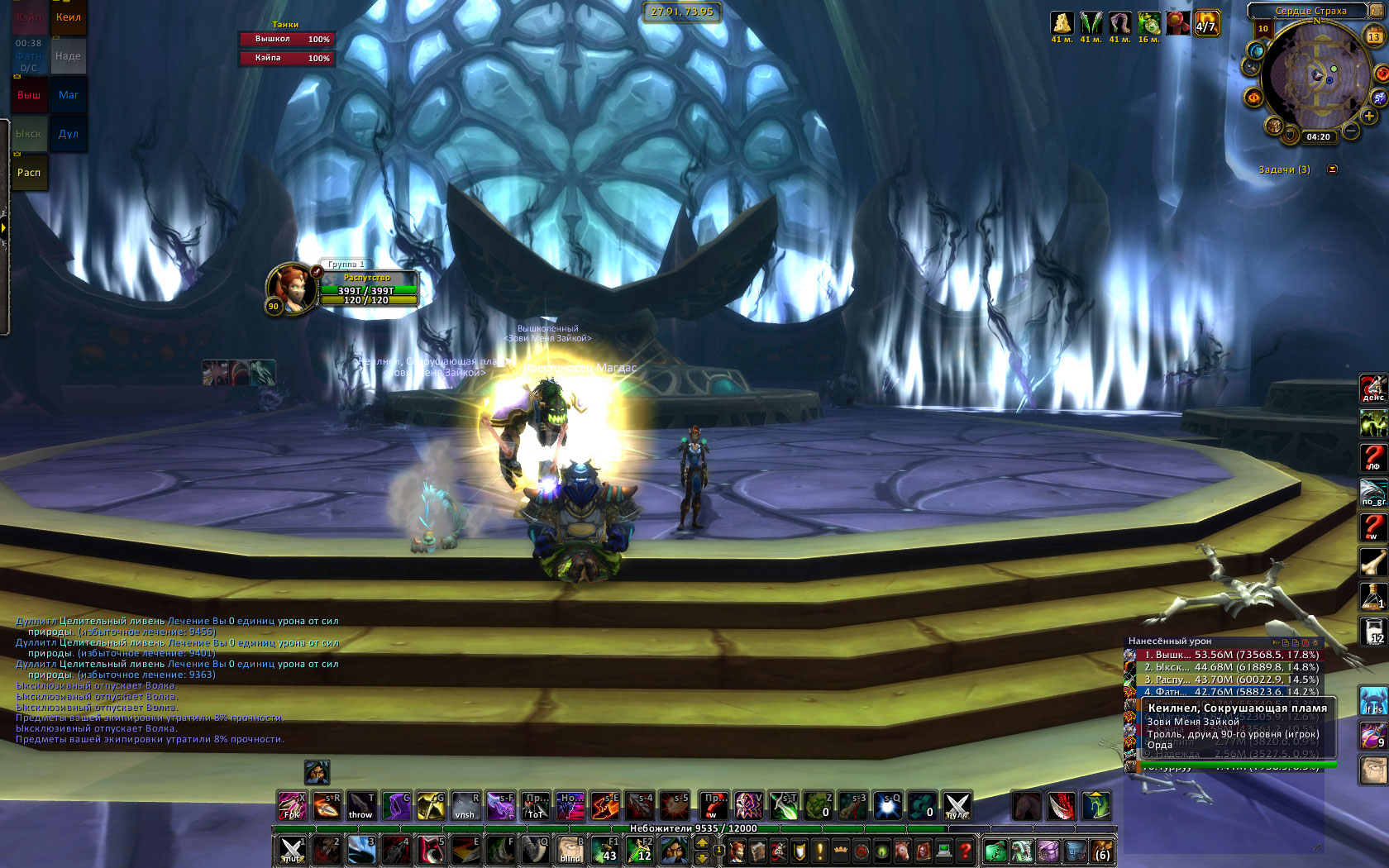
Task: Toggle the dungeon difficulty banner showing 10
Action: [1263, 30]
